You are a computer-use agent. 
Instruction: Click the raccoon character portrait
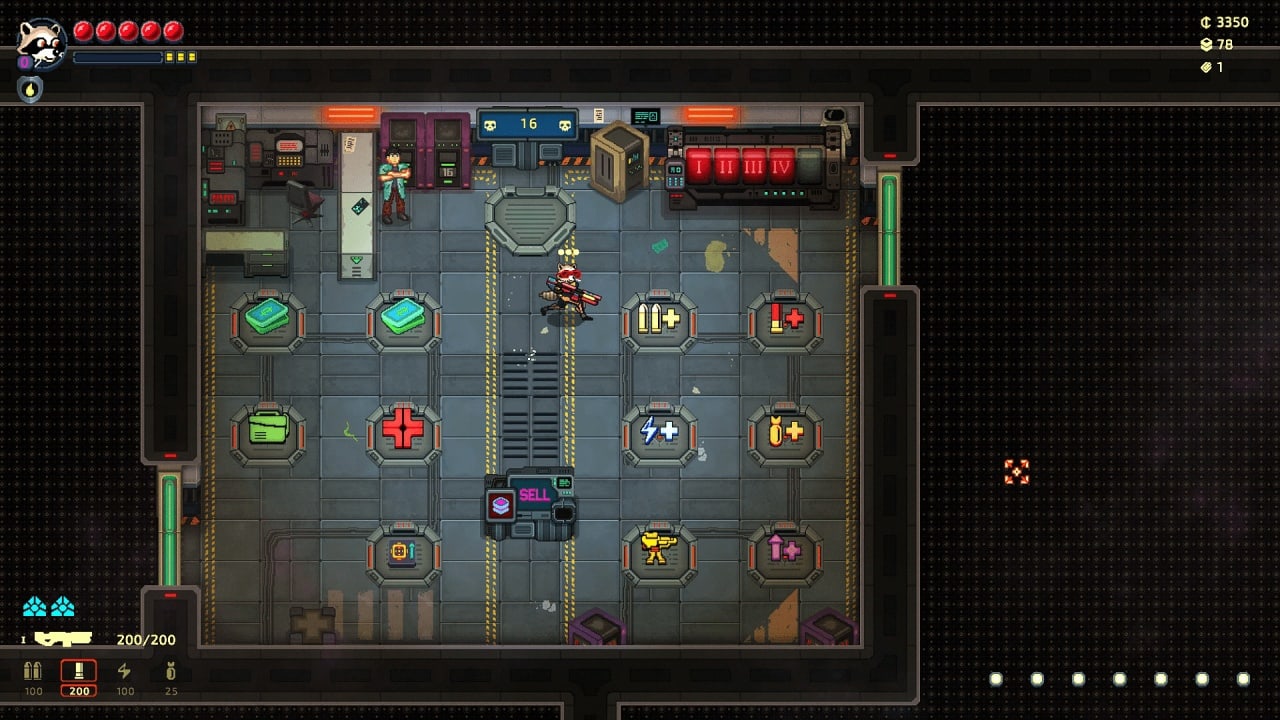(x=41, y=43)
